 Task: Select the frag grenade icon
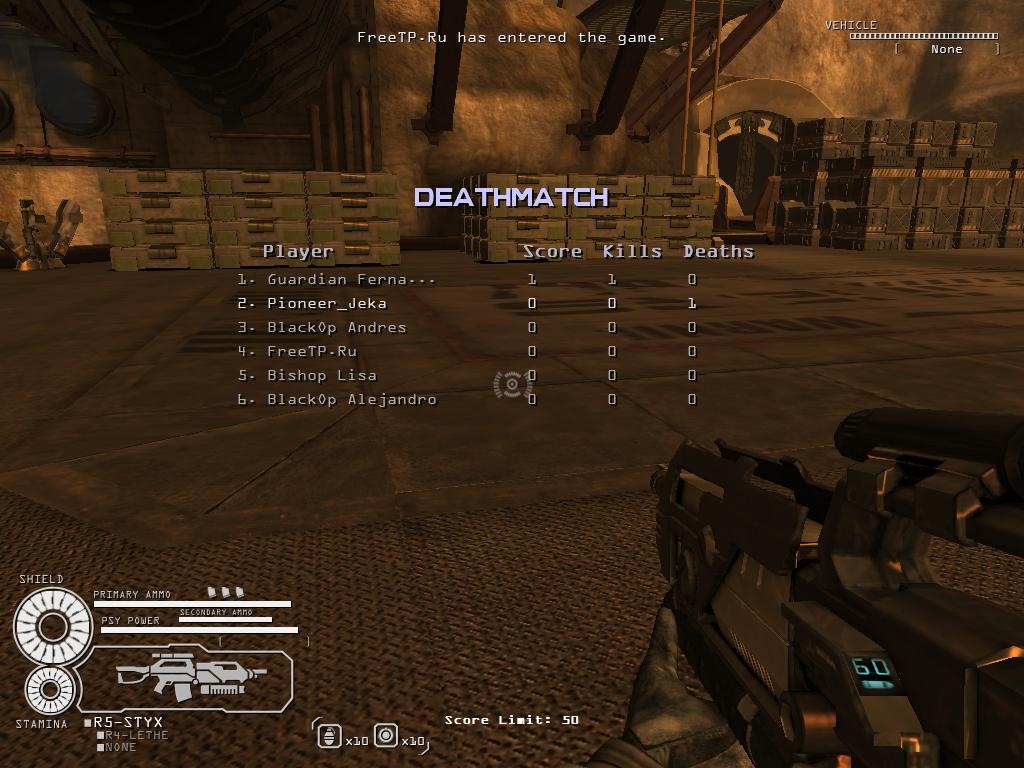pos(329,737)
